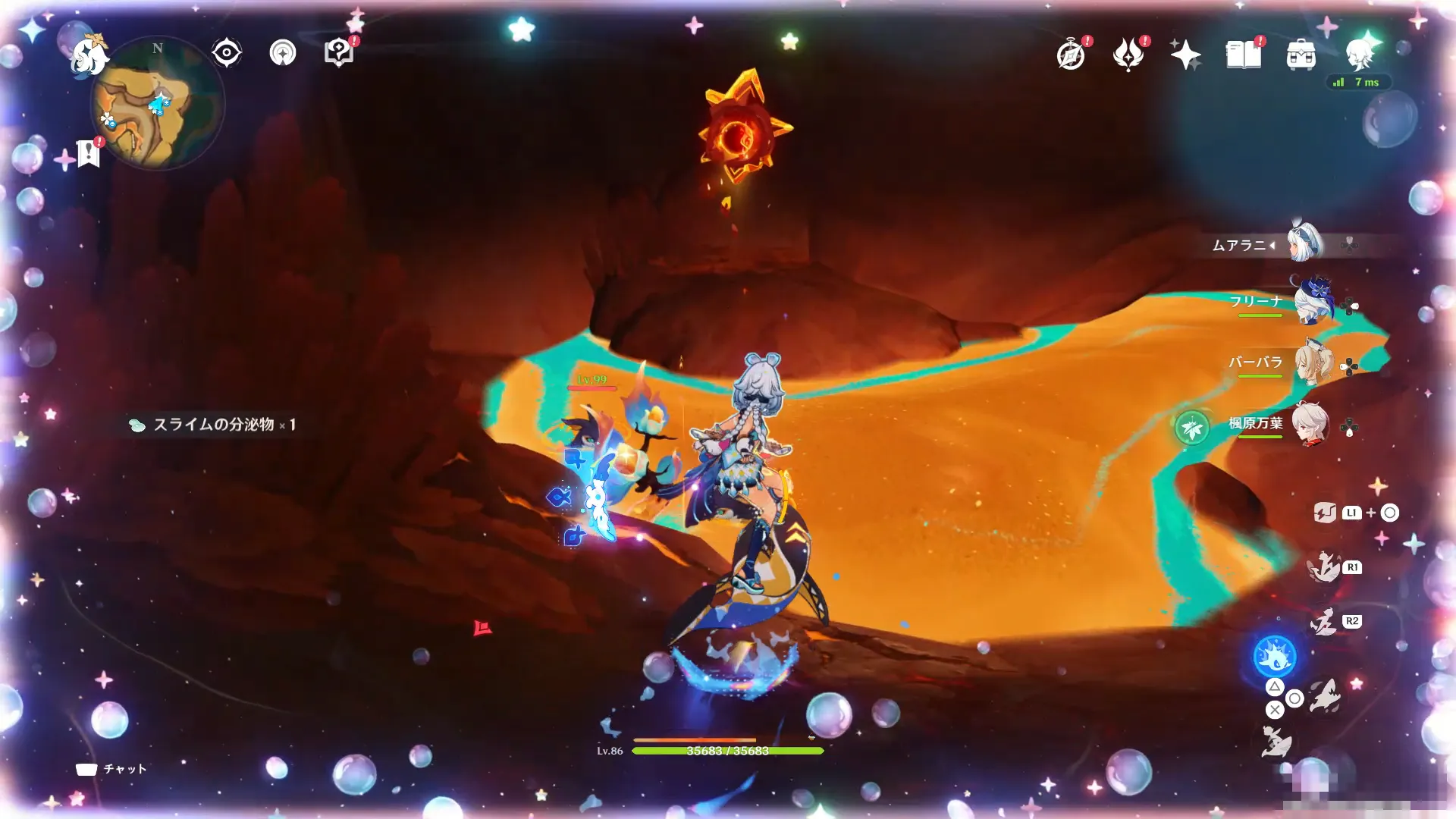
Task: Click the circular minimap
Action: point(158,104)
